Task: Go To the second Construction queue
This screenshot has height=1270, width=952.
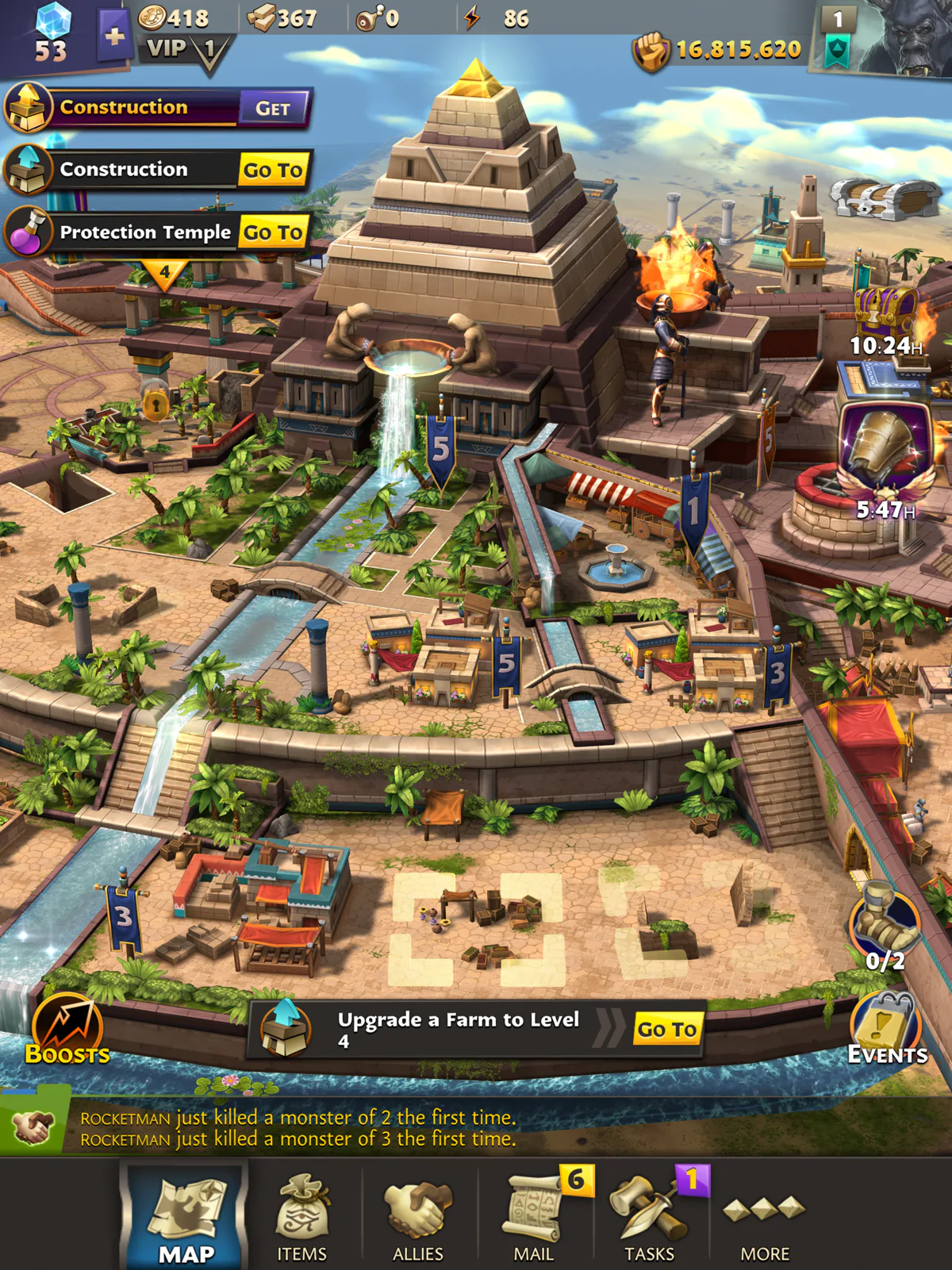Action: coord(272,170)
